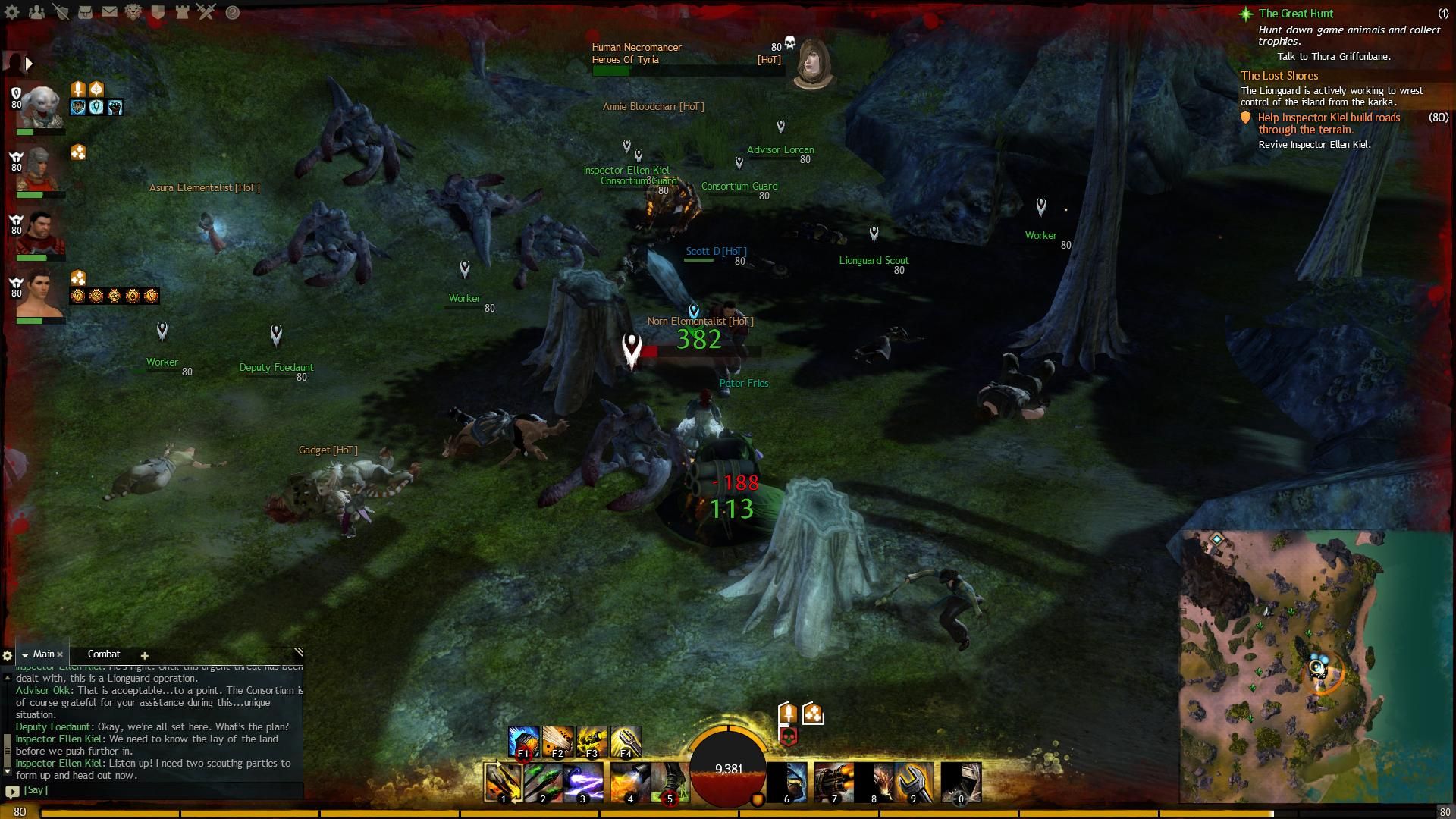
Task: Open the inventory bag icon in top bar
Action: click(85, 12)
